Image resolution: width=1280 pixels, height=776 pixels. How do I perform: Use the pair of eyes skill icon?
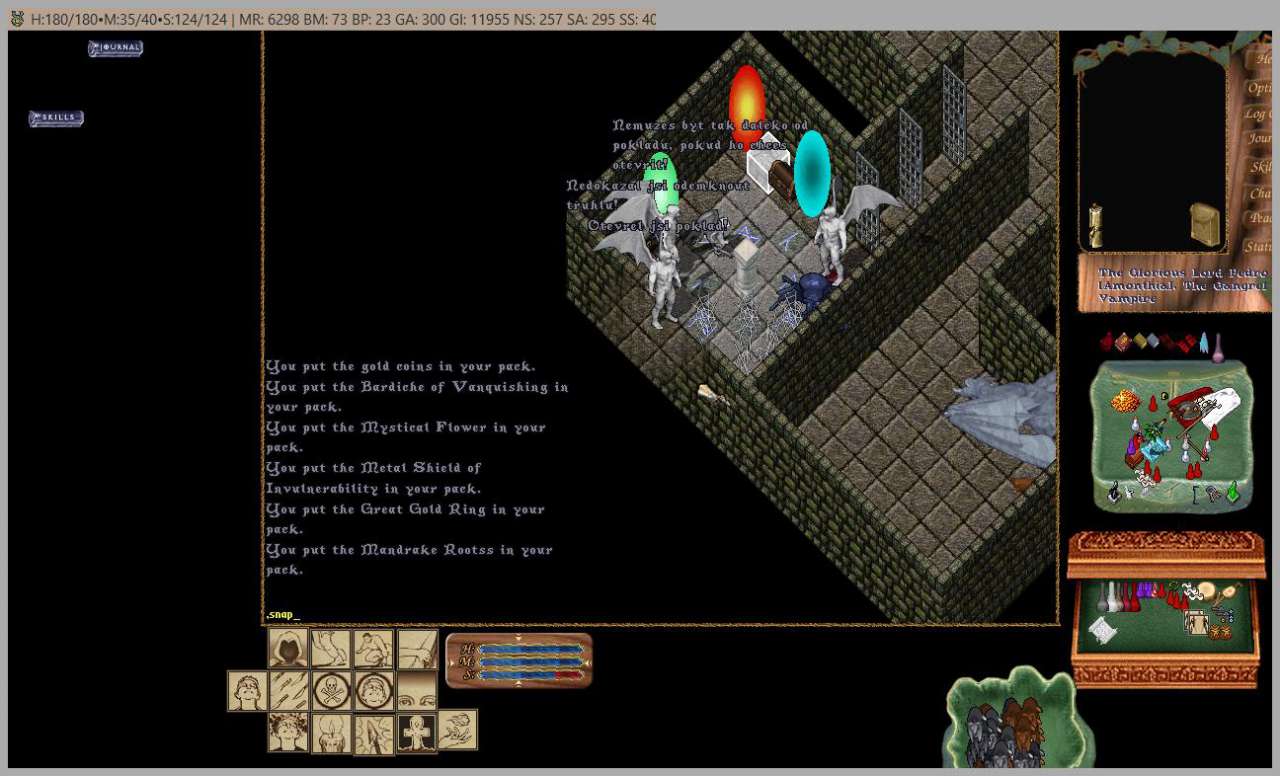click(417, 690)
